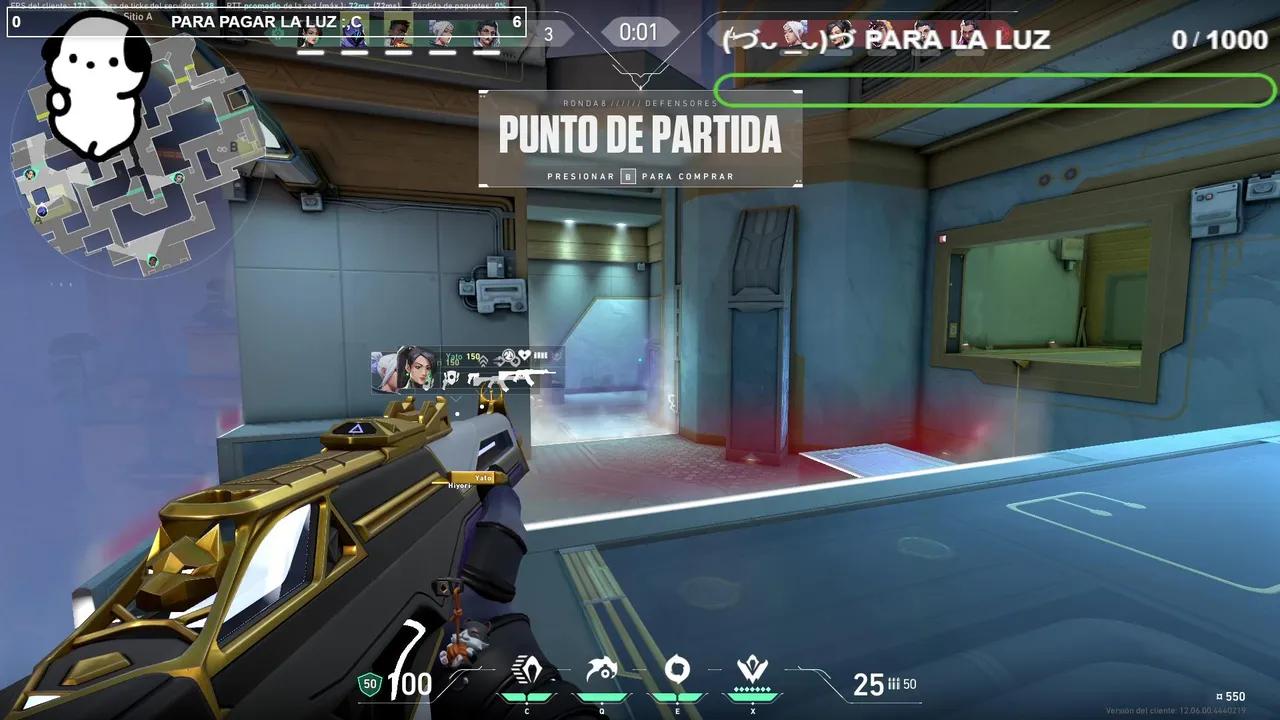Click the Q ability icon above its green charge bar
This screenshot has height=720, width=1280.
pyautogui.click(x=601, y=668)
